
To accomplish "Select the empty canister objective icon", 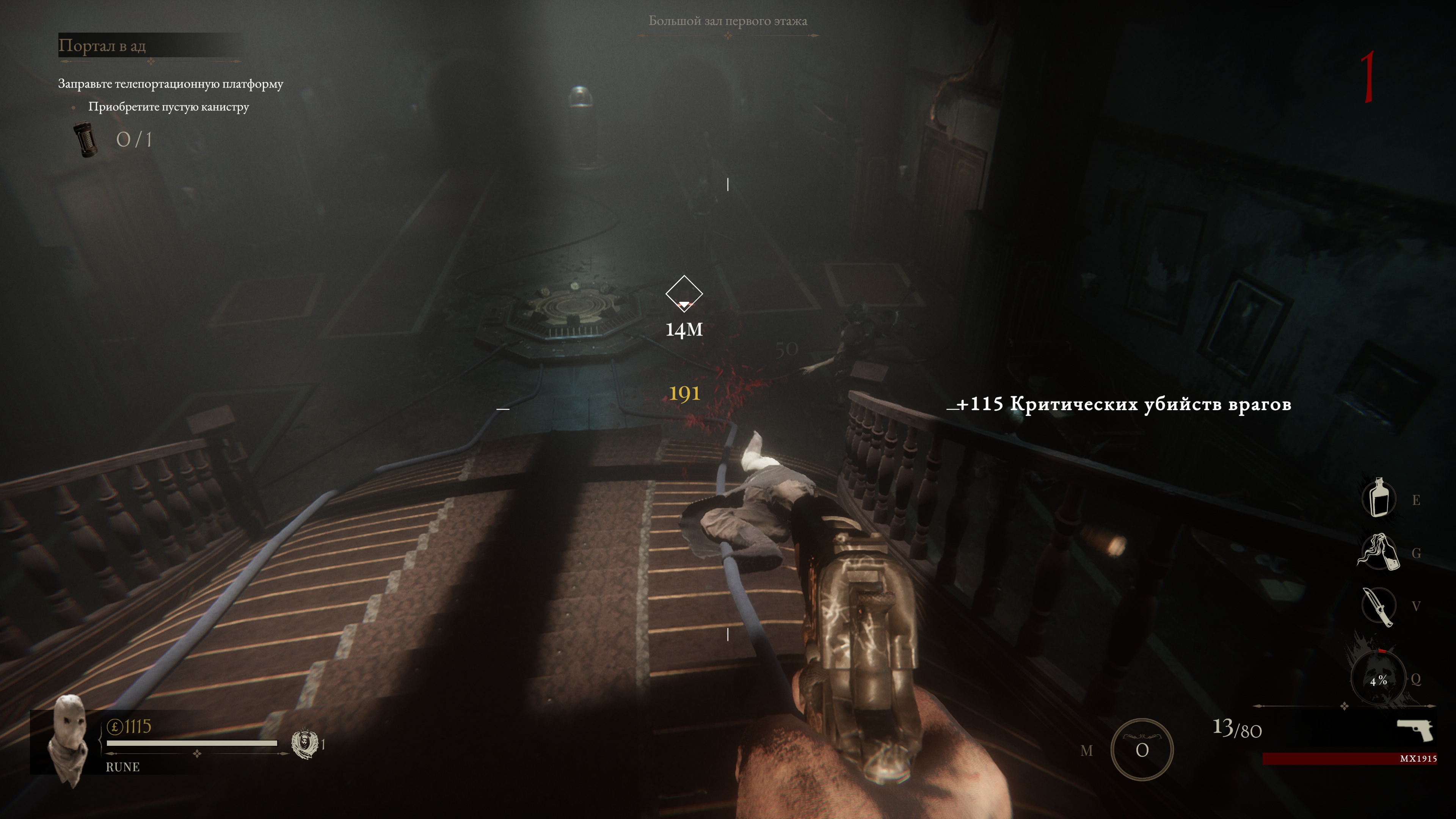I will 86,140.
